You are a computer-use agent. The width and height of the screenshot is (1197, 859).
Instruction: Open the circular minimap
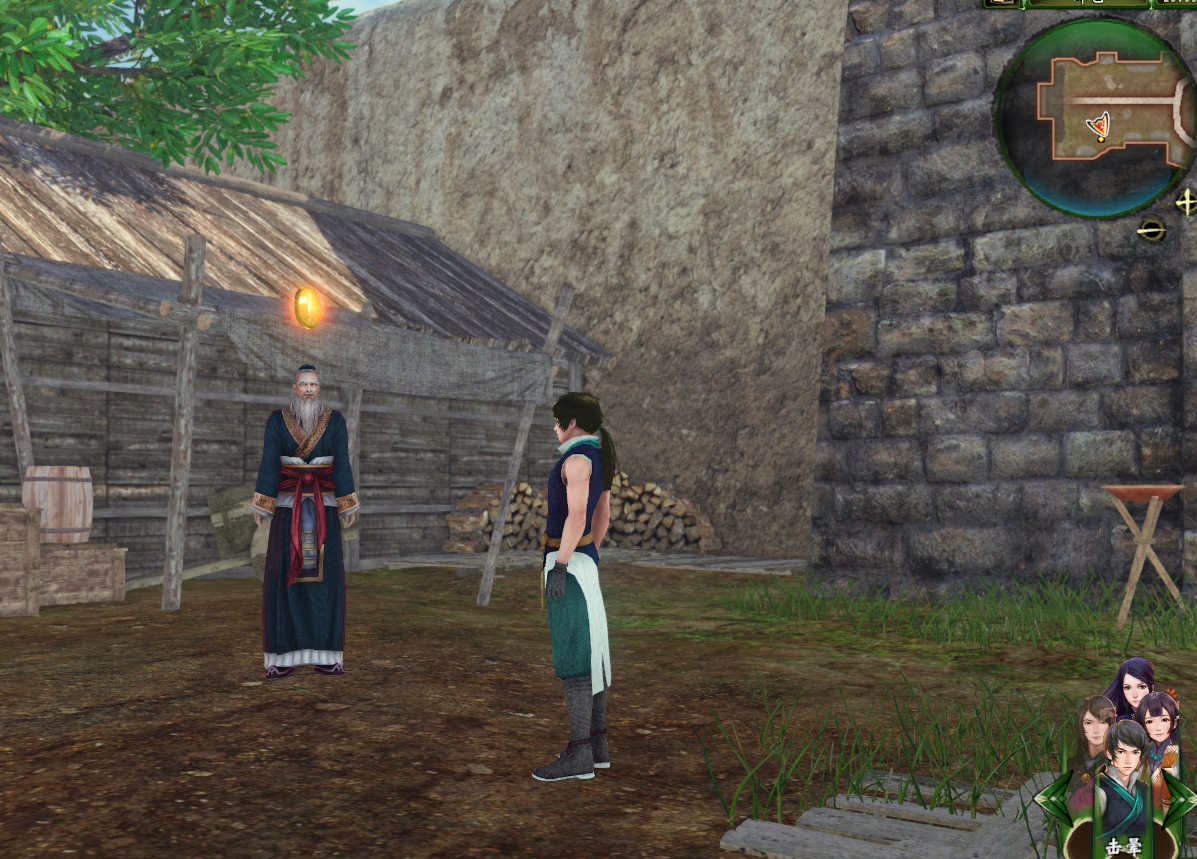(1093, 117)
